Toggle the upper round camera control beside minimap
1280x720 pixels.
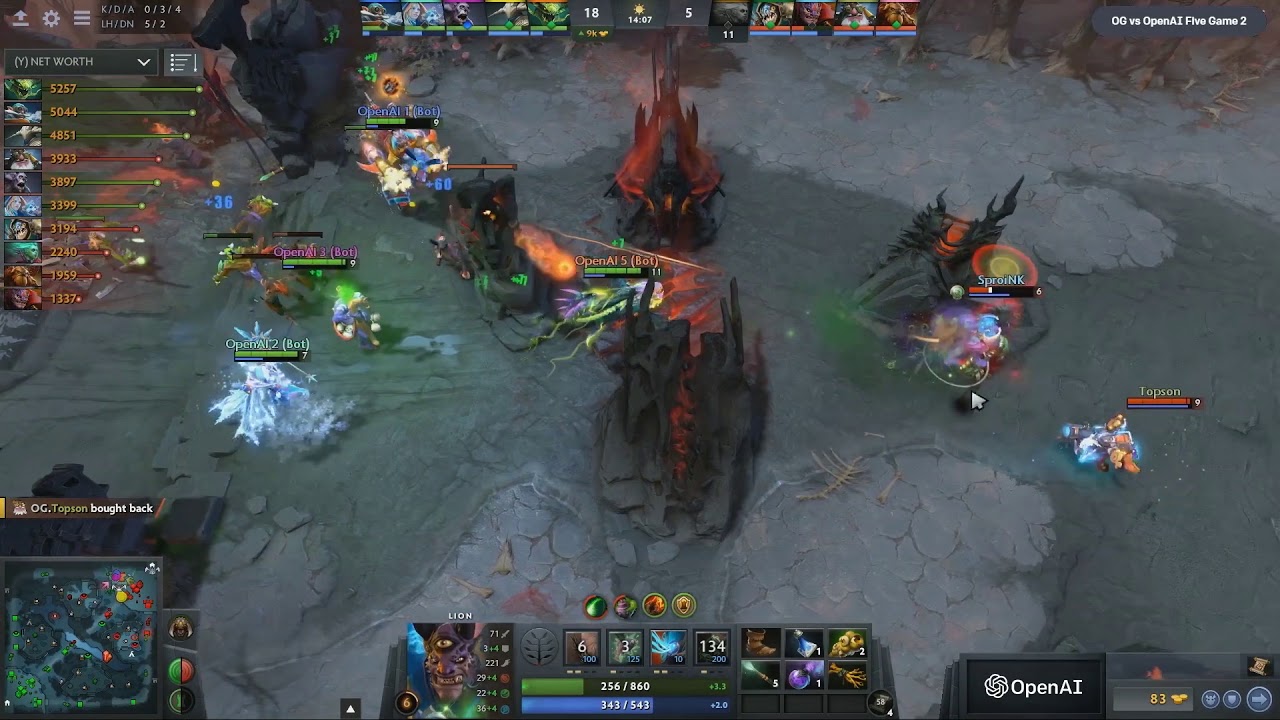(181, 670)
